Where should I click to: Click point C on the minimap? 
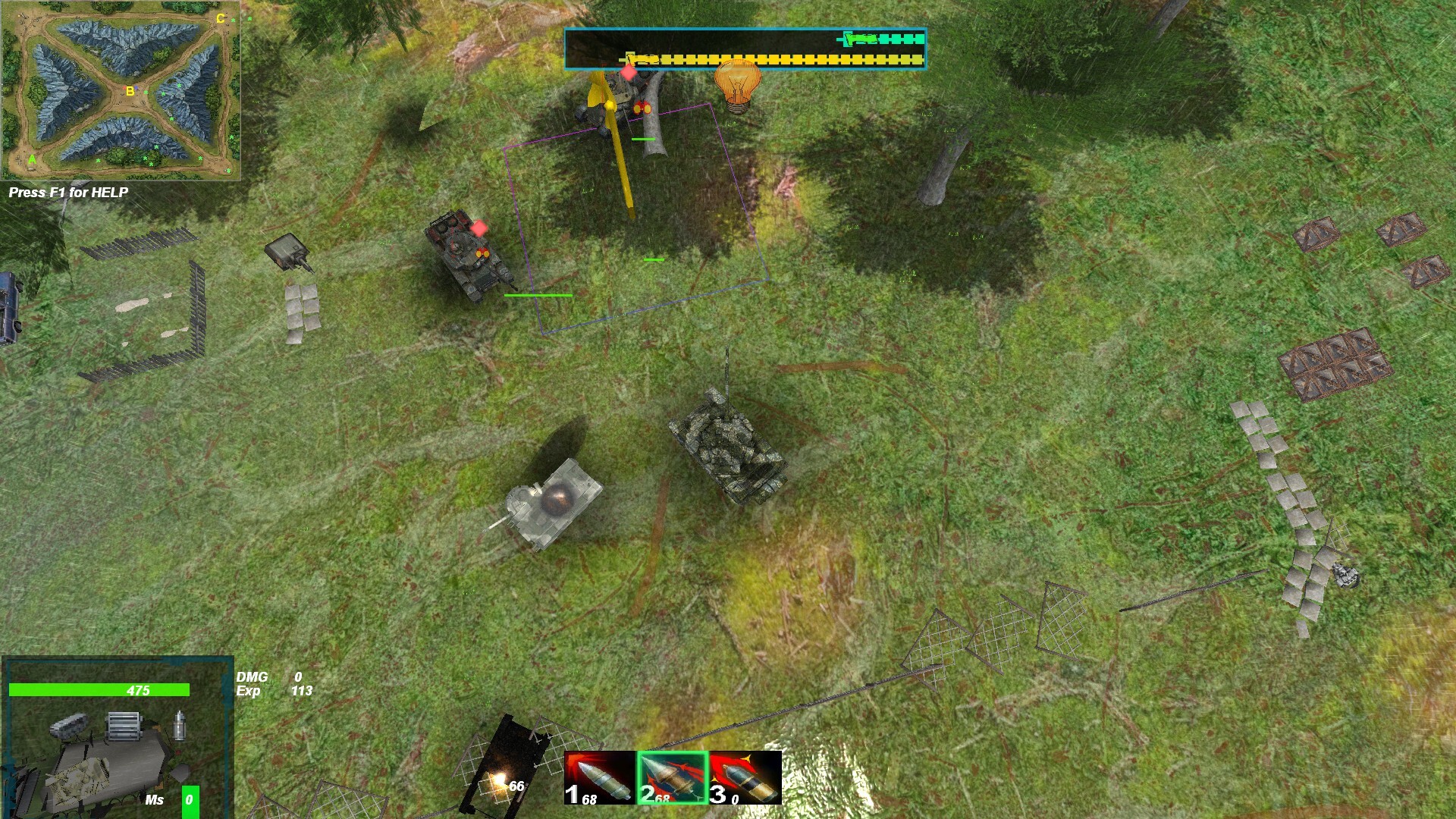(220, 17)
